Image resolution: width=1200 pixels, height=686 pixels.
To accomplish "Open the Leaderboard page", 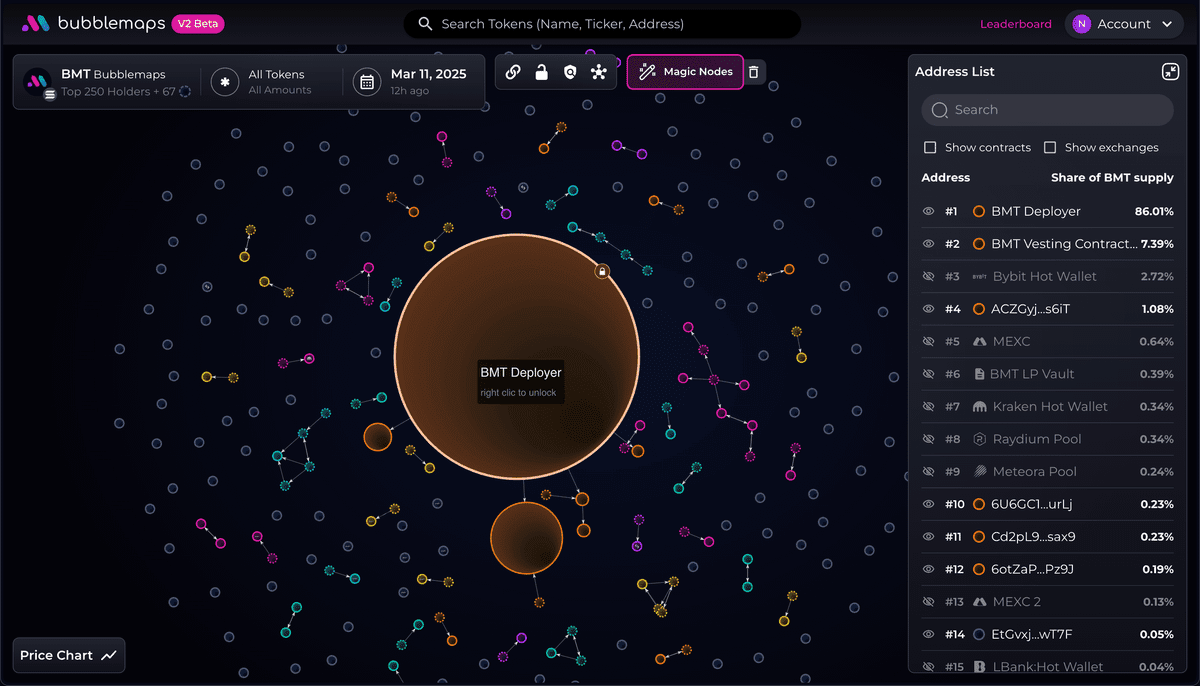I will coord(1015,24).
